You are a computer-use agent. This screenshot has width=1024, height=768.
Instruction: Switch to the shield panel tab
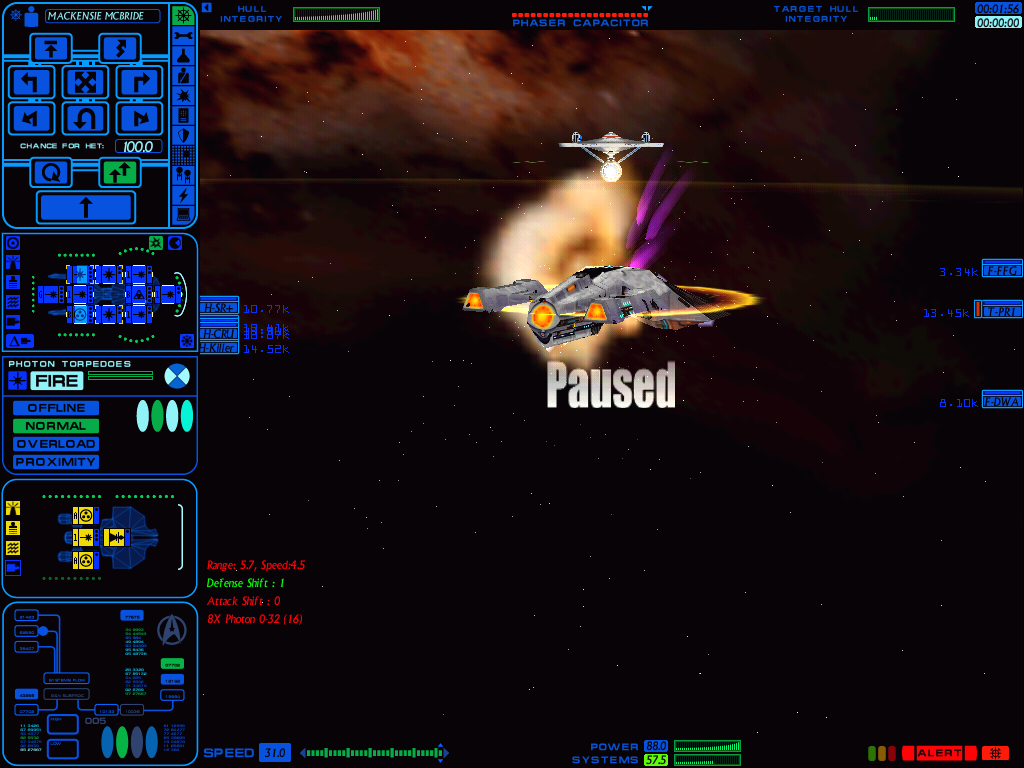click(x=183, y=135)
